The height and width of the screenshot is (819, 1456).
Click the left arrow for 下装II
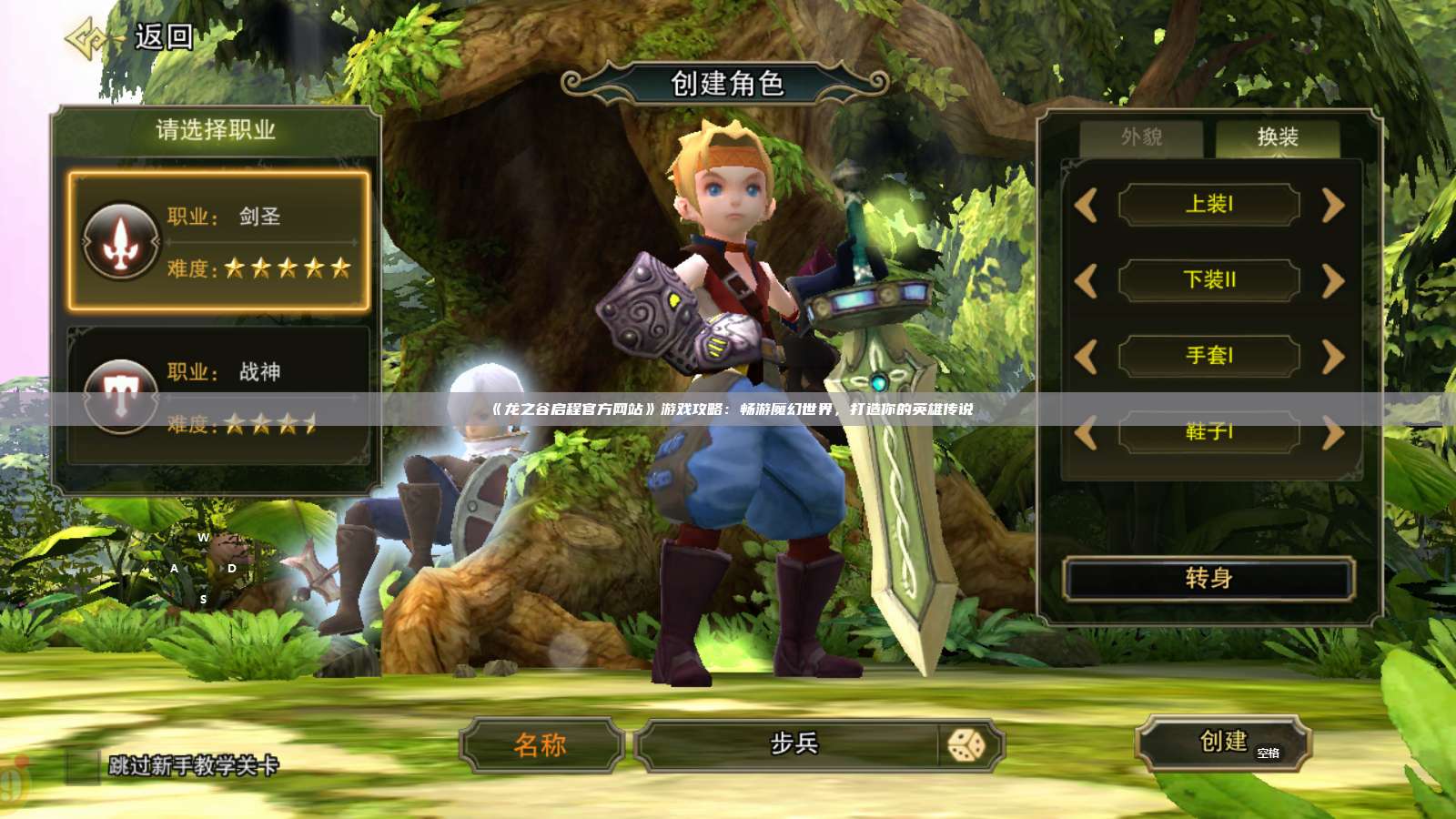1088,280
